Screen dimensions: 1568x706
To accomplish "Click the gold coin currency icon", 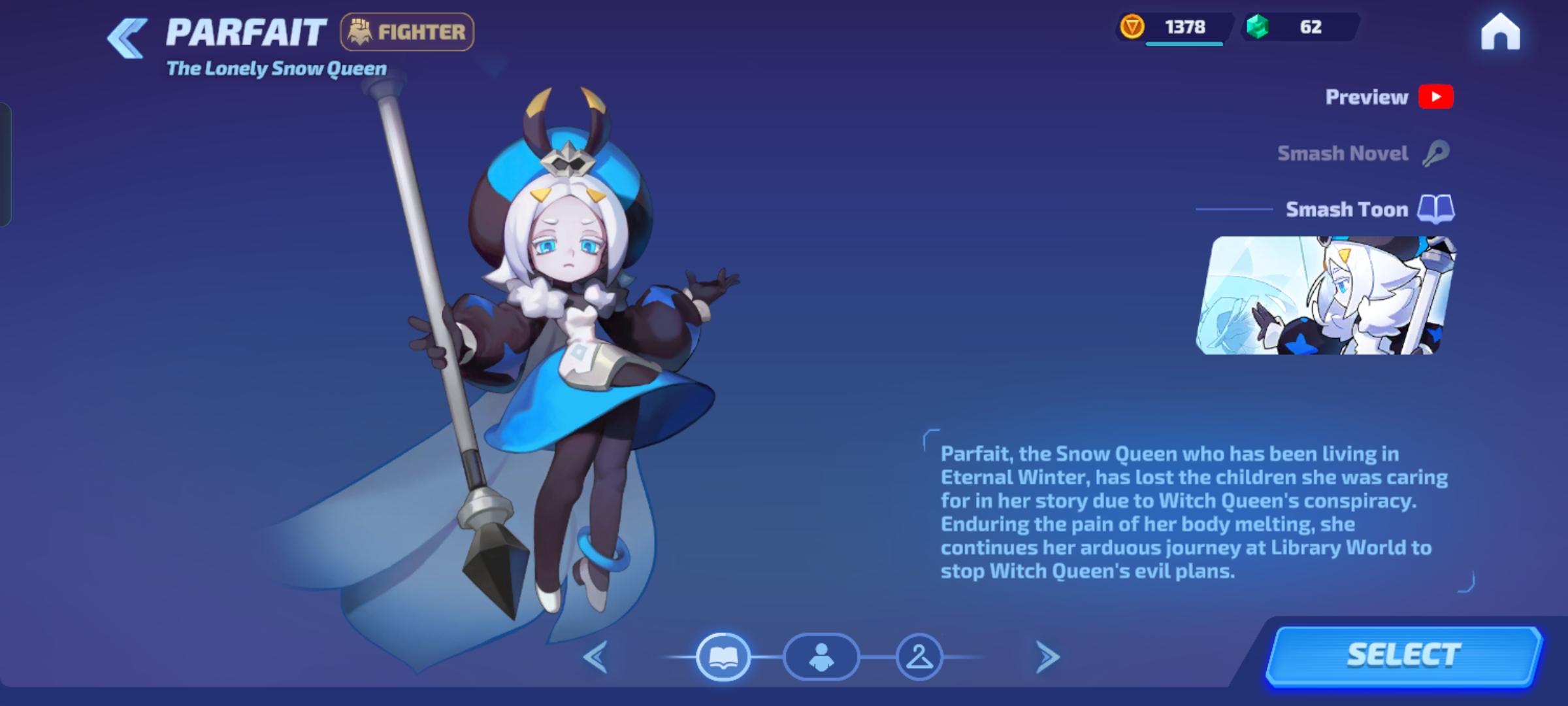I will pos(1134,27).
